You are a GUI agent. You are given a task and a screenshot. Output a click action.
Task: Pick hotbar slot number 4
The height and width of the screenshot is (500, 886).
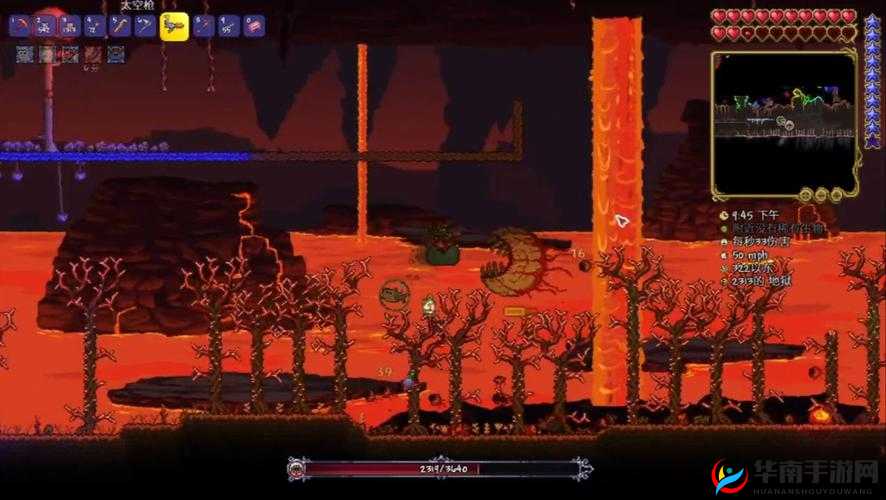95,26
